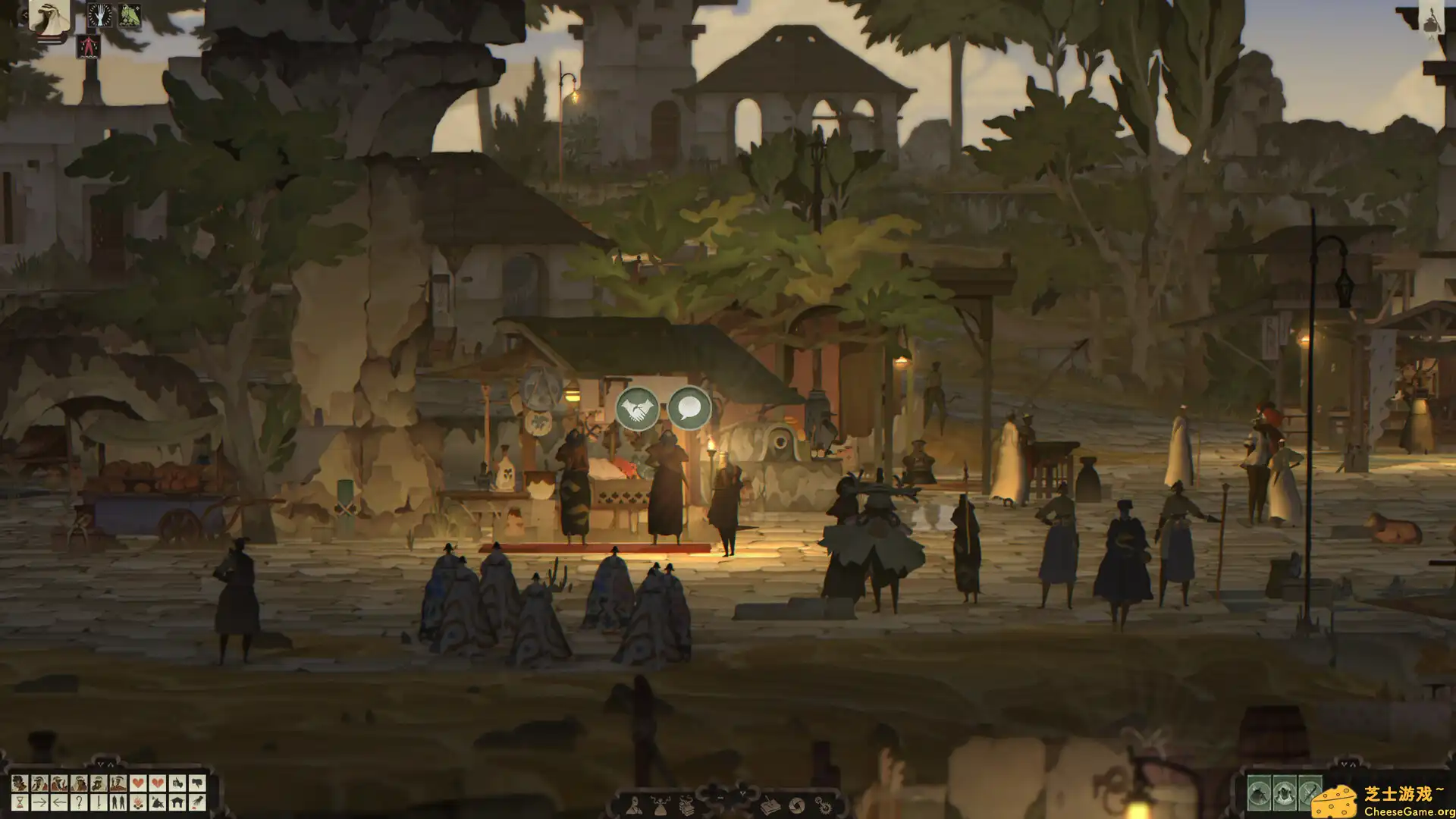Toggle the red heart symbol card

pos(140,783)
